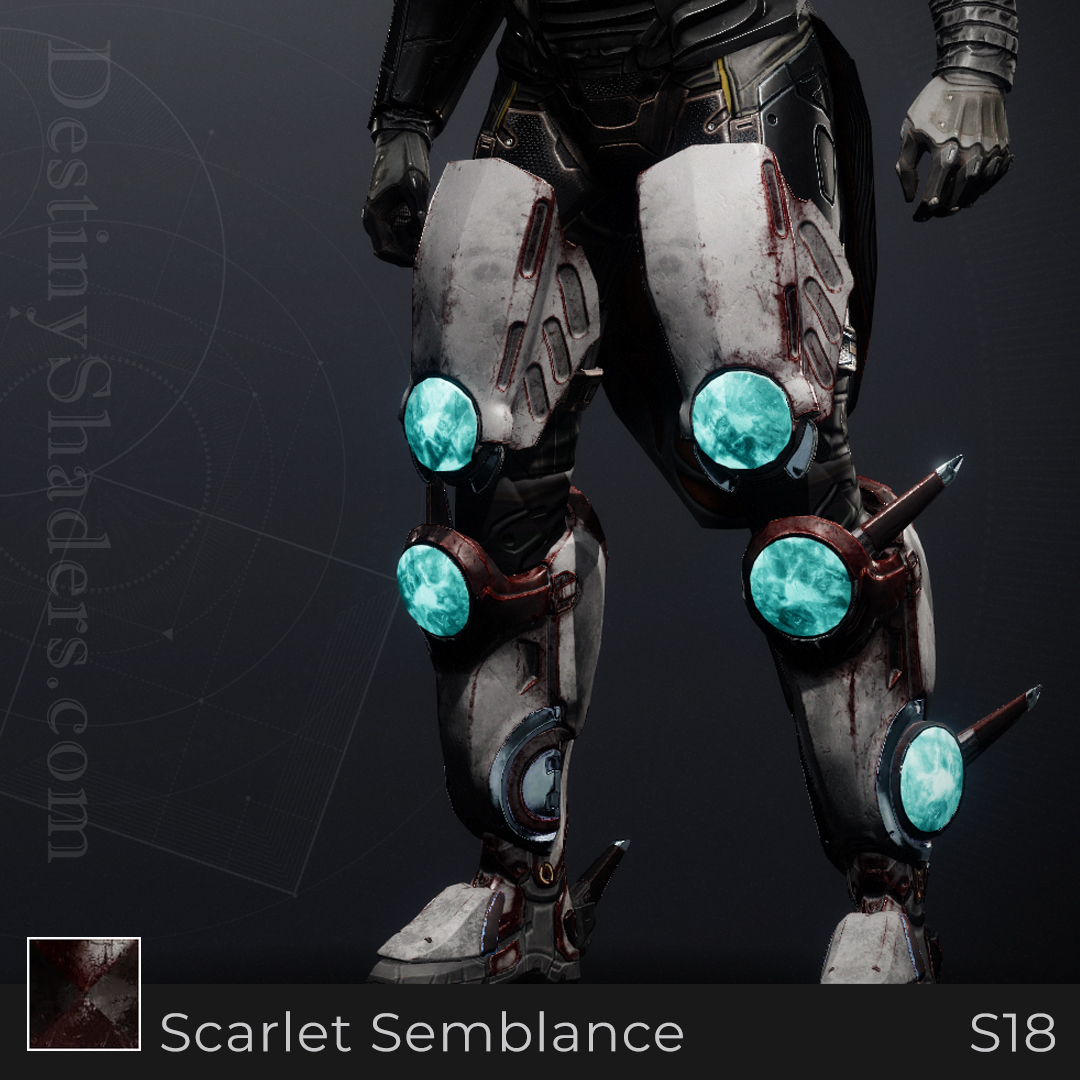Select the Scarlet Semblance shader icon
This screenshot has height=1080, width=1080.
coord(84,994)
